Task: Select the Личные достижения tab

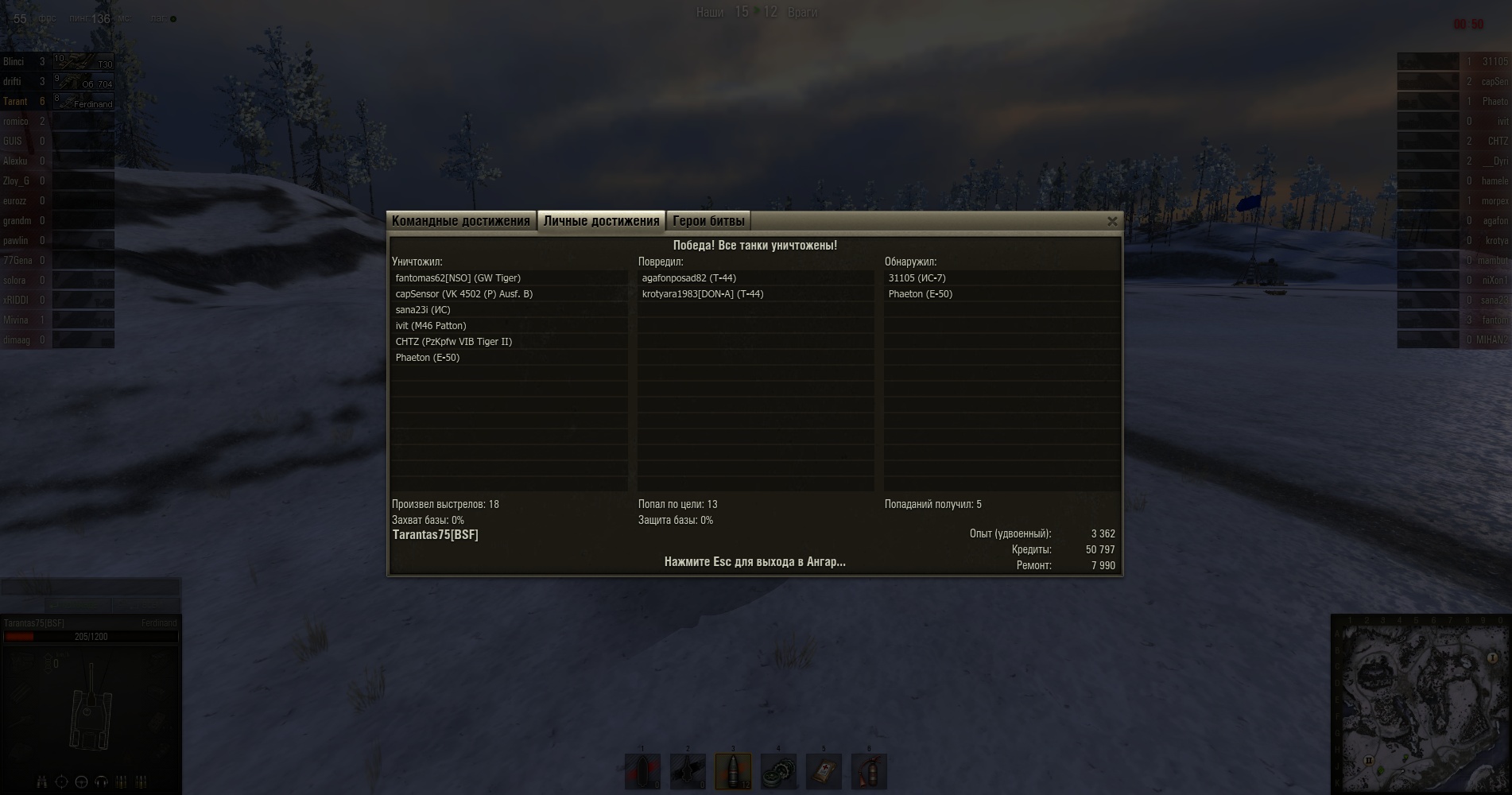Action: (601, 221)
